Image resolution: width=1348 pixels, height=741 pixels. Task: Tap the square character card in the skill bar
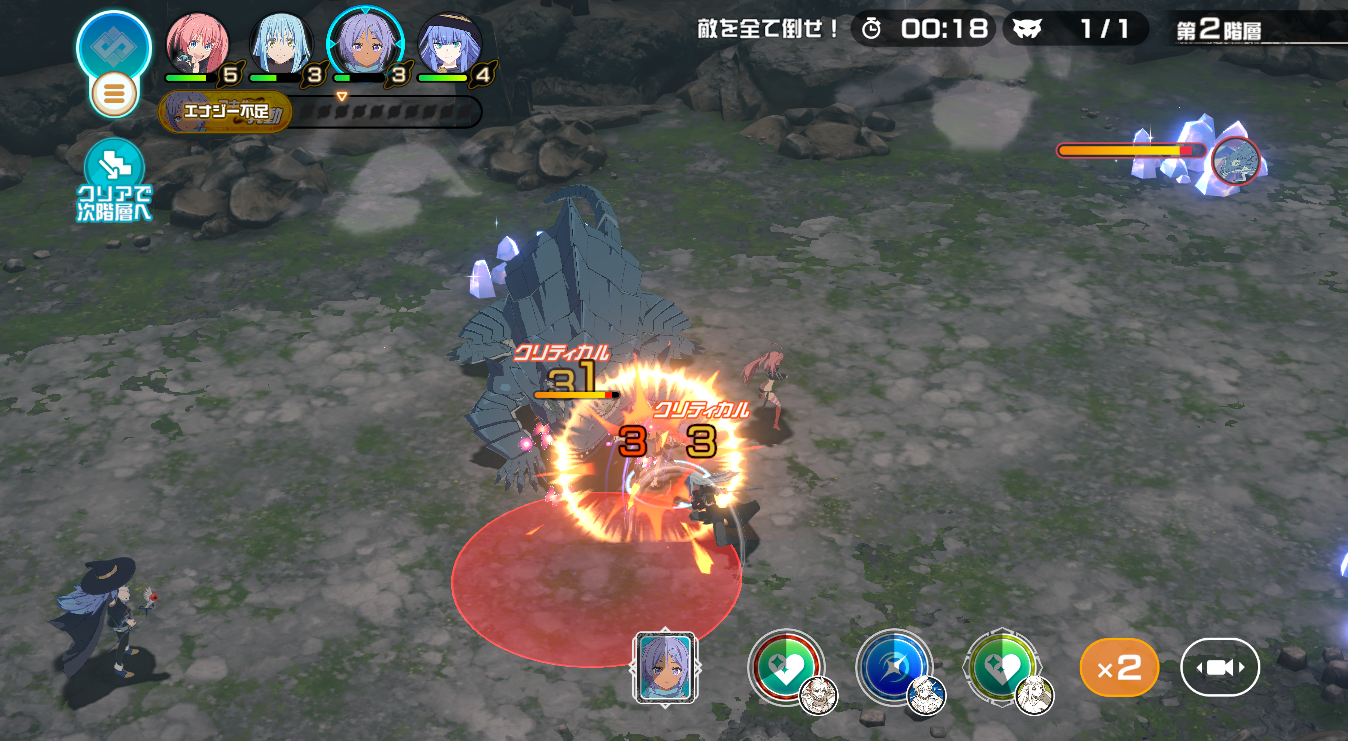tap(665, 667)
